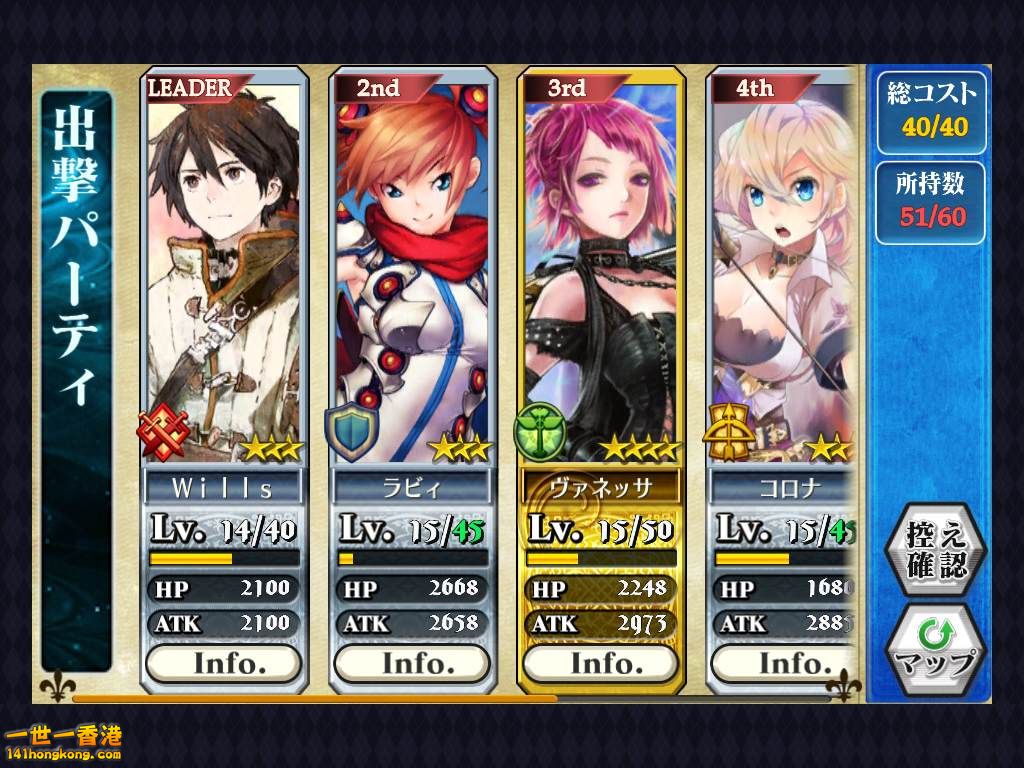Open Info for コロナ
This screenshot has height=768, width=1024.
pos(785,663)
